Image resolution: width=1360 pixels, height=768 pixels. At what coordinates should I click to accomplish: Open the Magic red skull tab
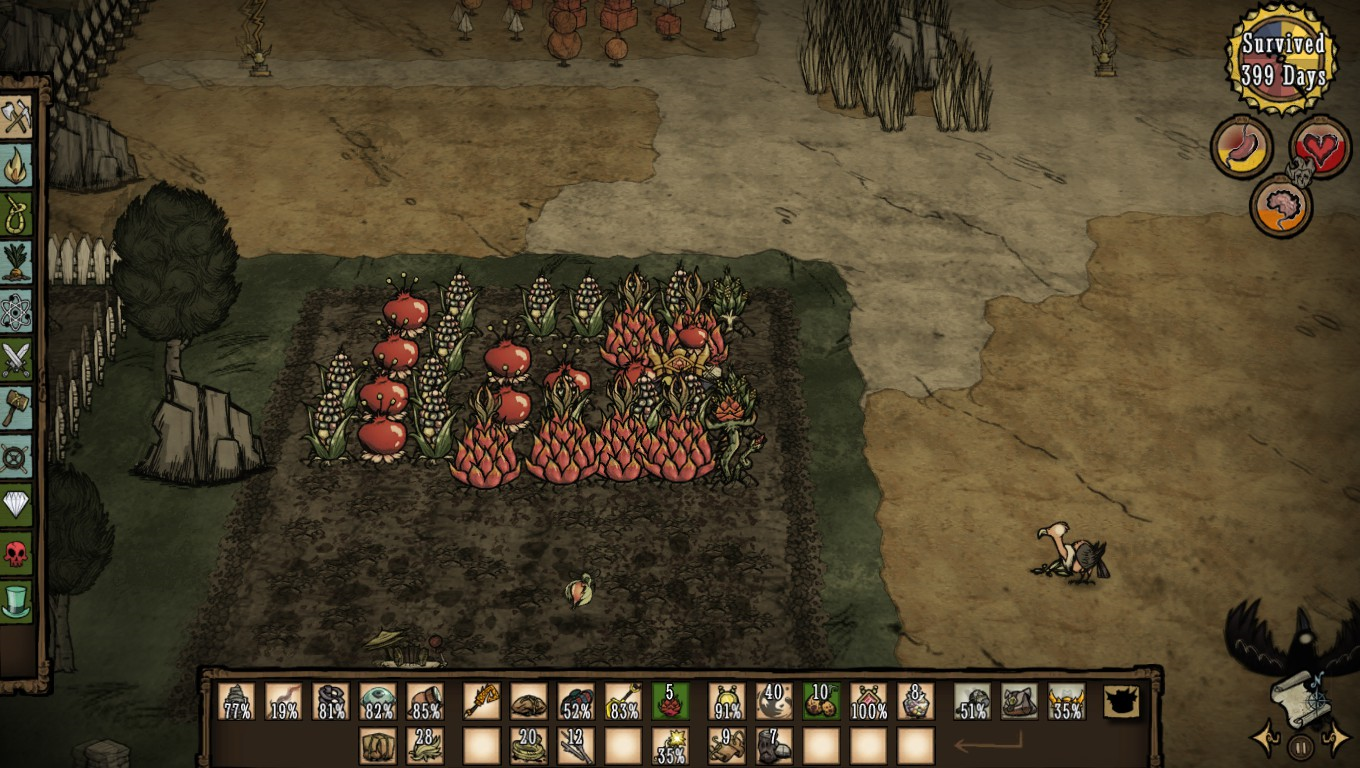pyautogui.click(x=16, y=552)
